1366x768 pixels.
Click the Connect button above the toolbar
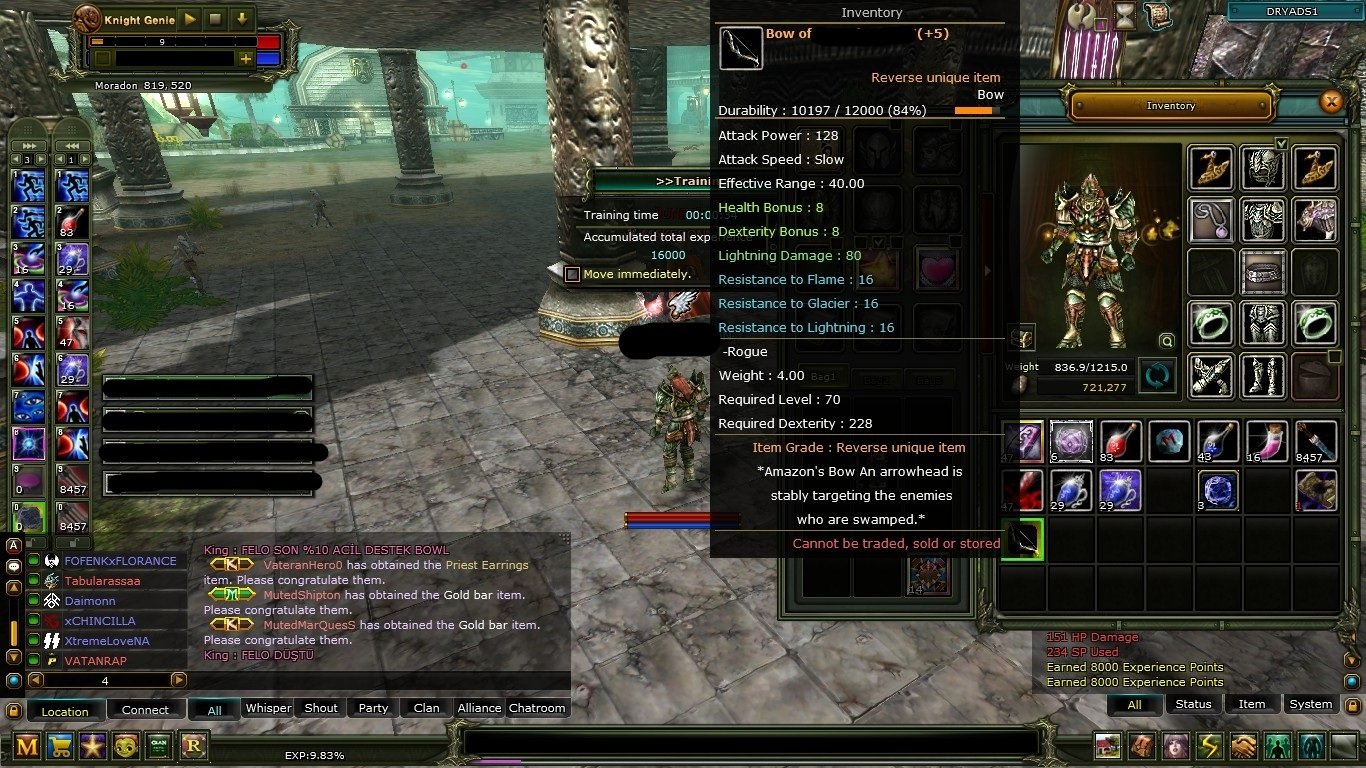click(x=146, y=710)
